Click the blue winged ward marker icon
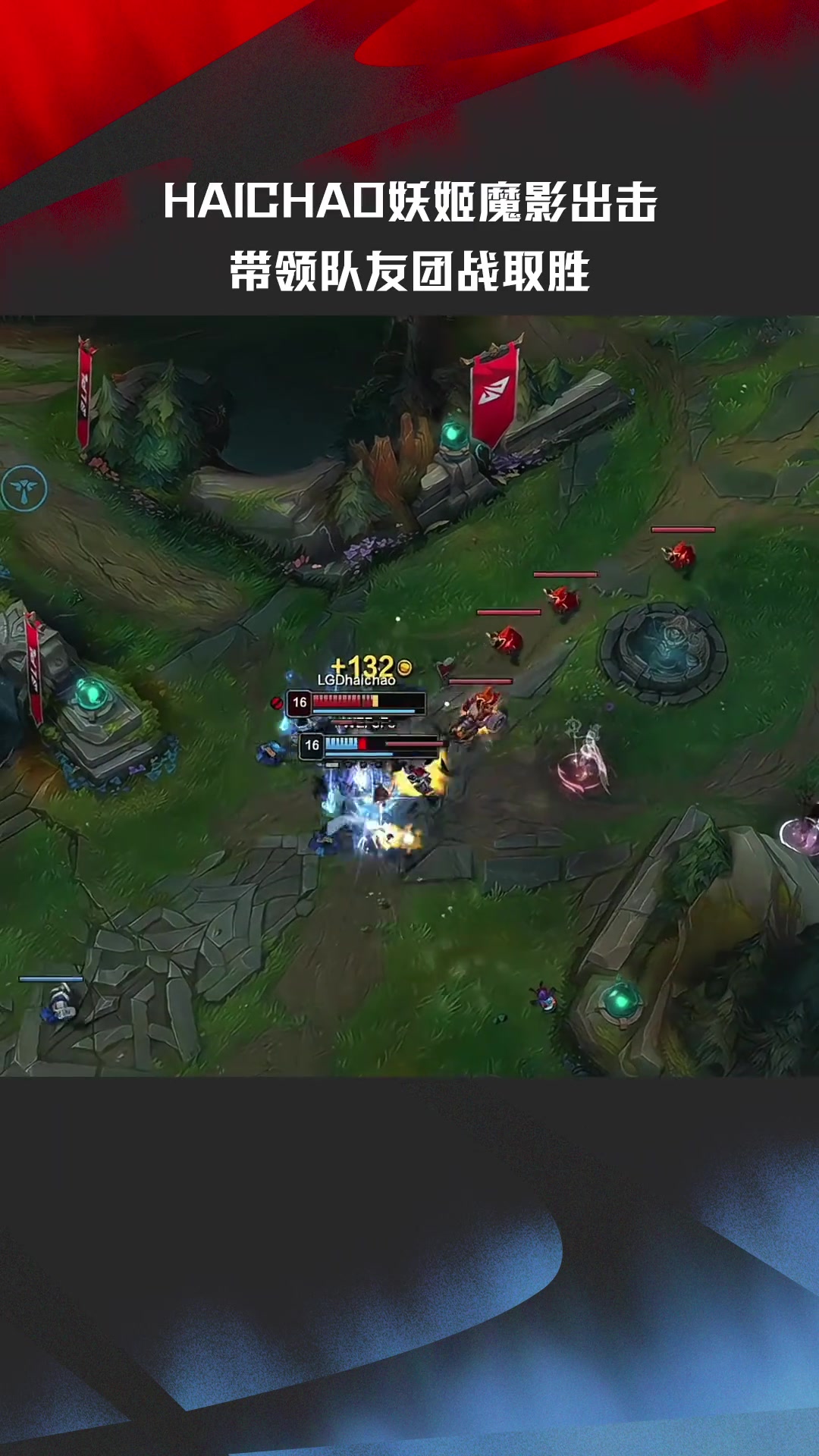The image size is (819, 1456). point(24,489)
